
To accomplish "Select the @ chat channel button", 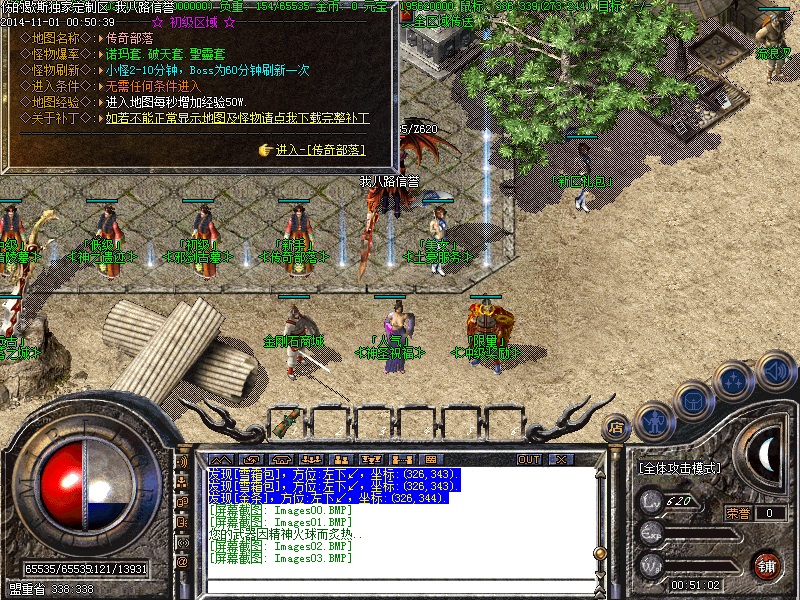I will click(182, 562).
